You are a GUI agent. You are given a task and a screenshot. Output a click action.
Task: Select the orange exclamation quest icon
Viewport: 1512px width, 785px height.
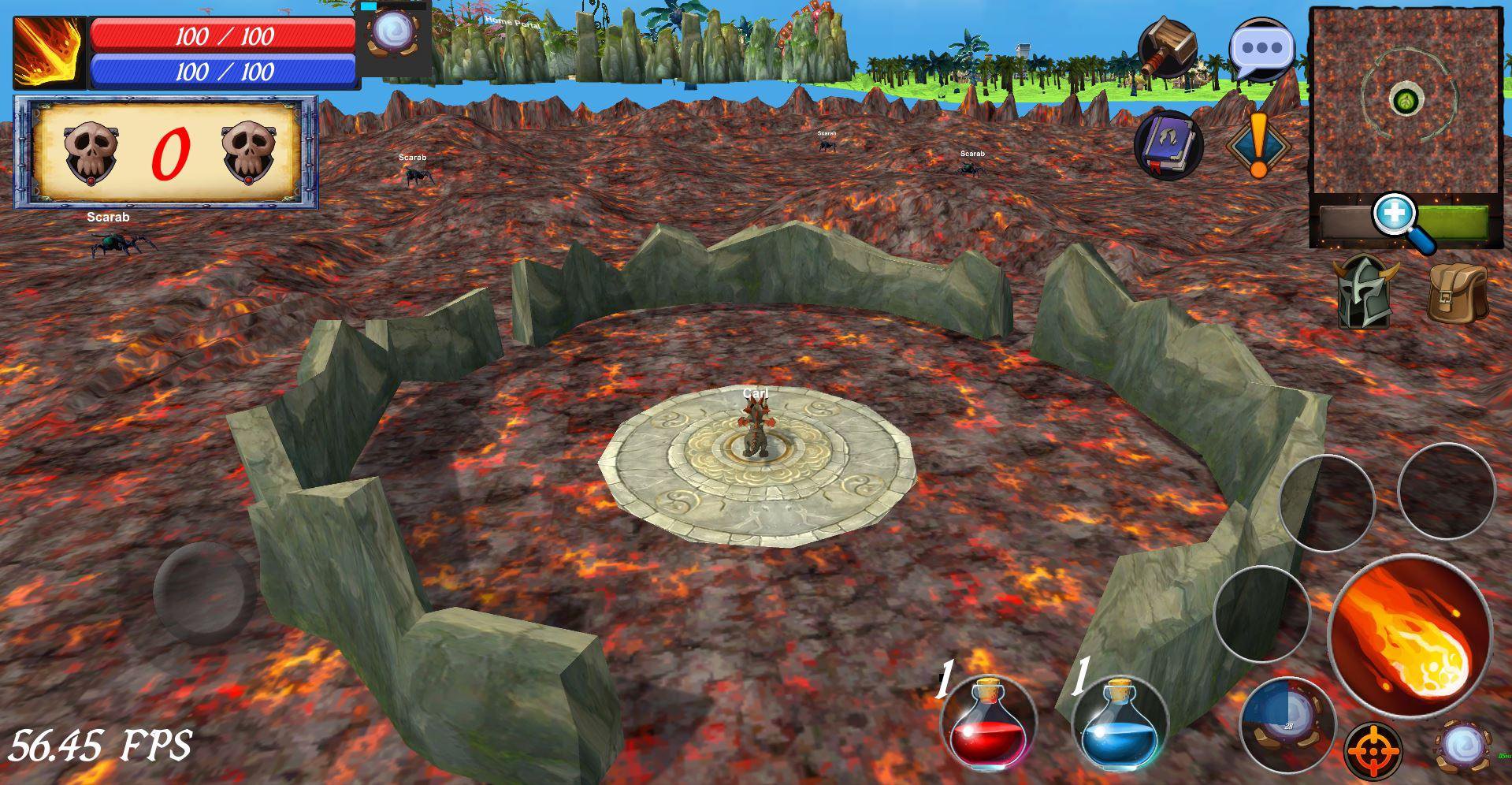1260,143
